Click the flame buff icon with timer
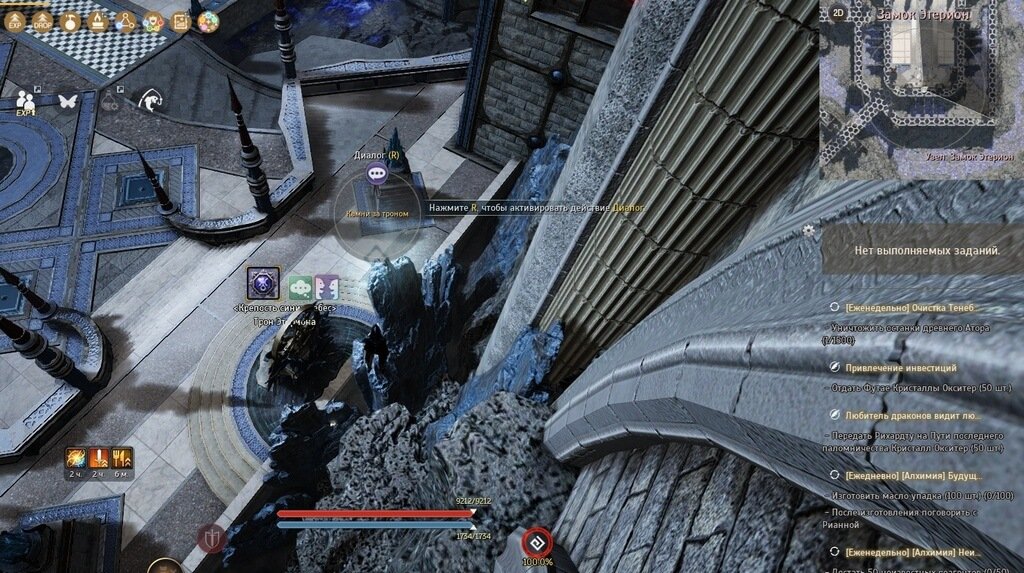The image size is (1024, 573). pyautogui.click(x=77, y=459)
